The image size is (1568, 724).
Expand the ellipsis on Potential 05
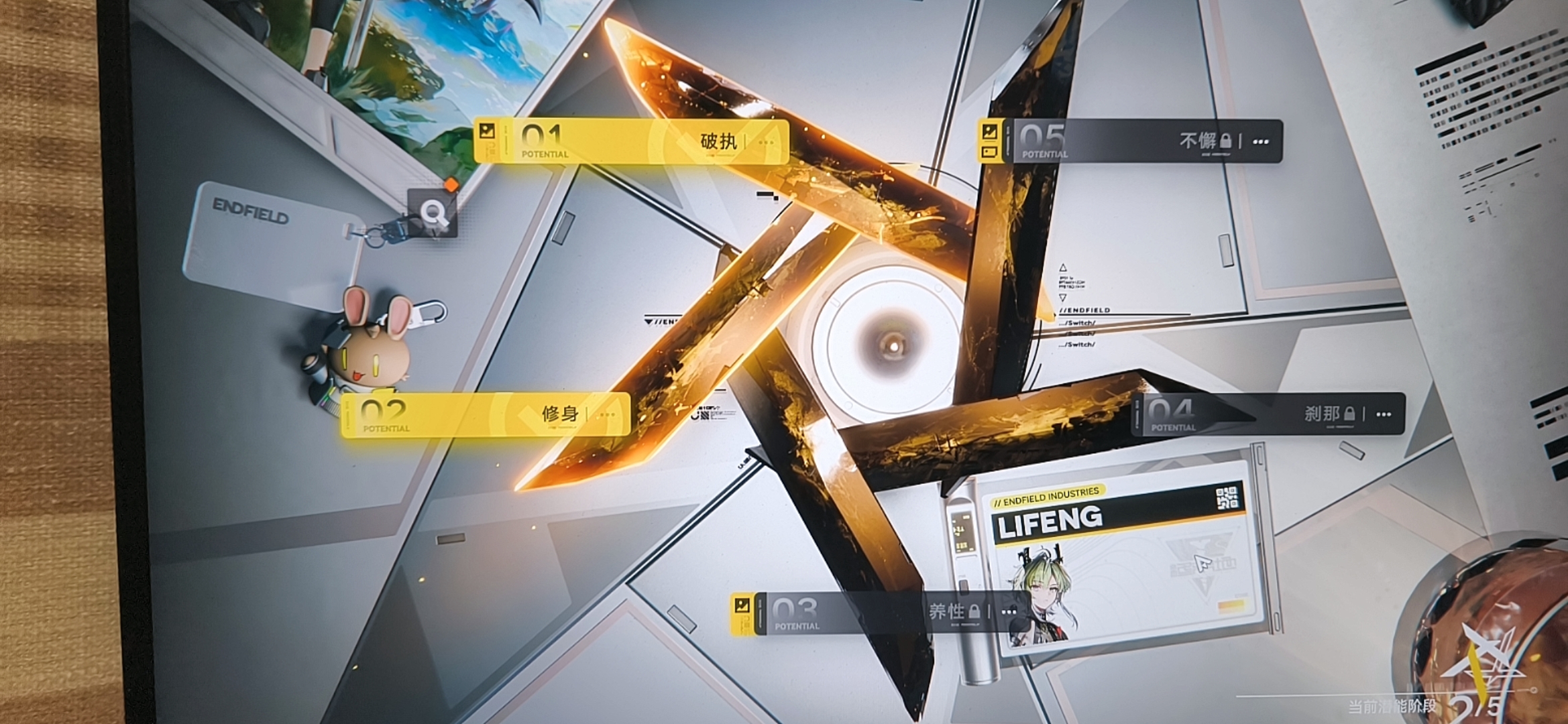click(1261, 142)
